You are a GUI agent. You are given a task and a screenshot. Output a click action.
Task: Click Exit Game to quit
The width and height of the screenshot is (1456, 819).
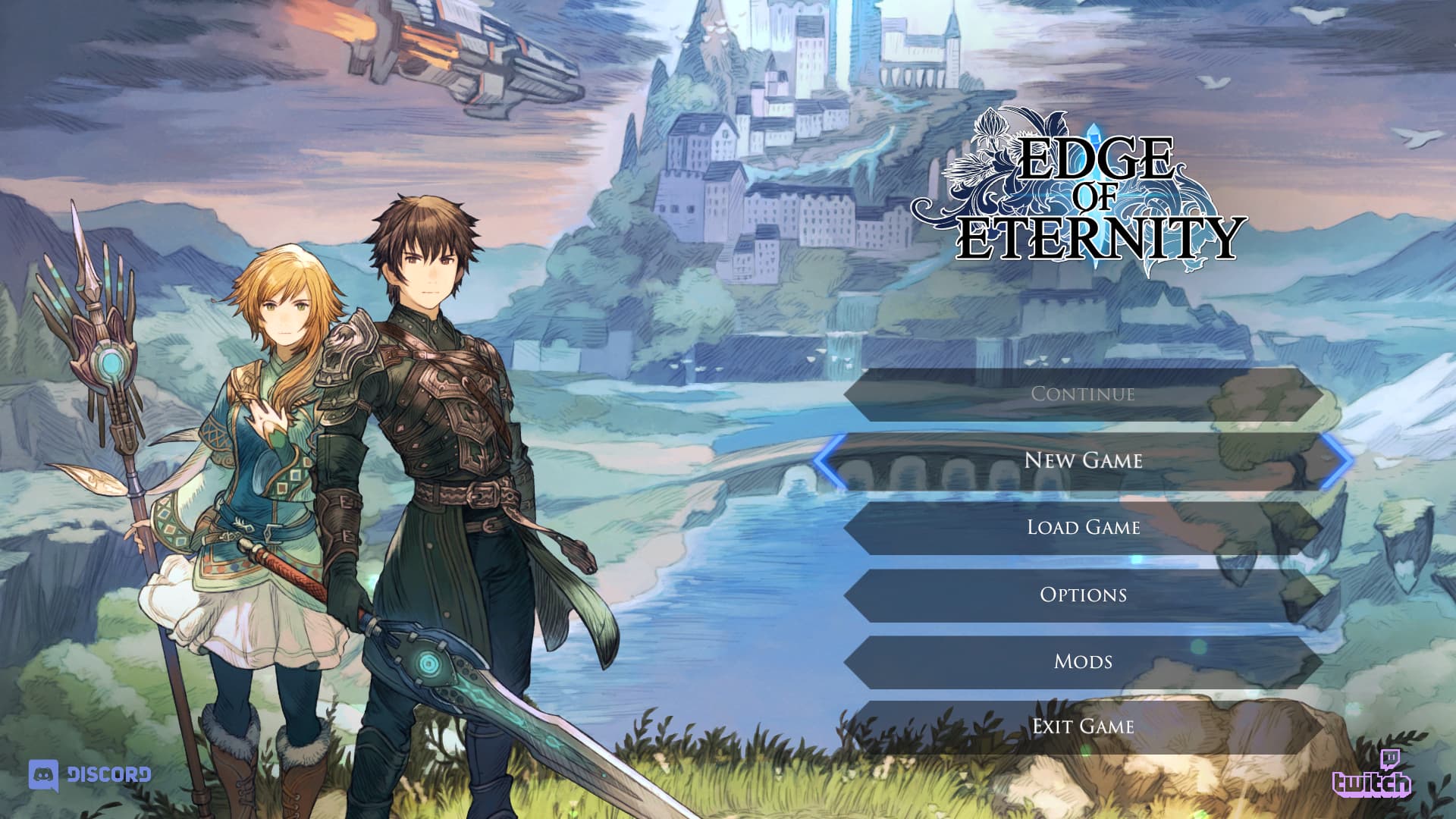pos(1083,726)
